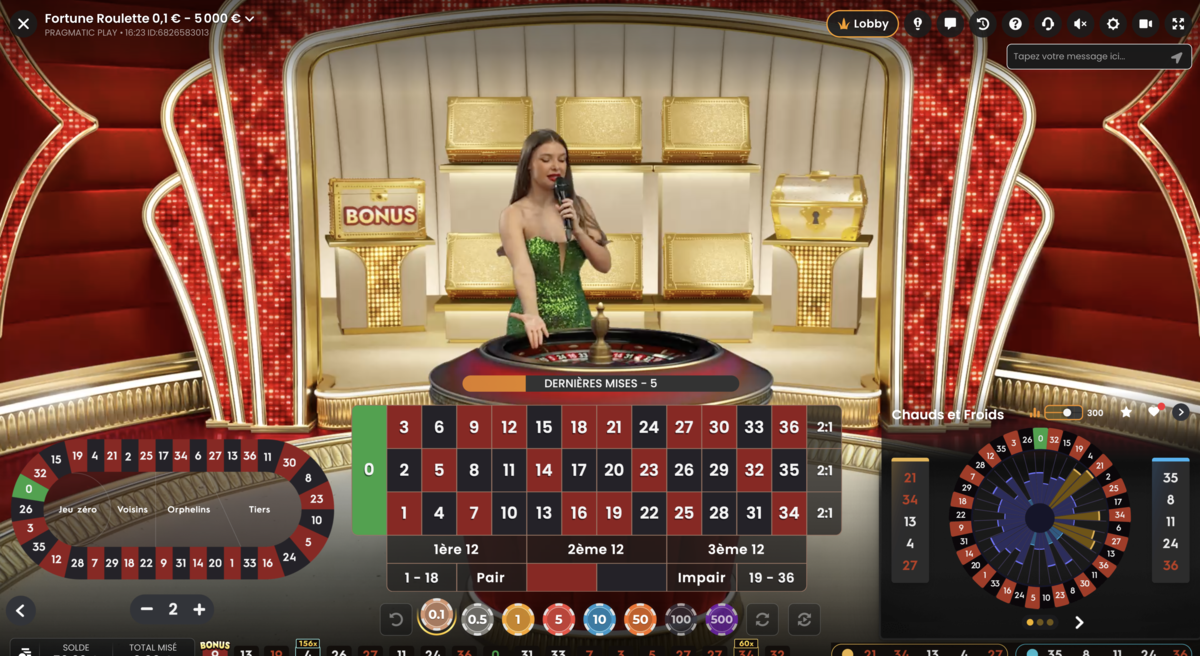Place a bet on number 17
1200x656 pixels.
(579, 470)
